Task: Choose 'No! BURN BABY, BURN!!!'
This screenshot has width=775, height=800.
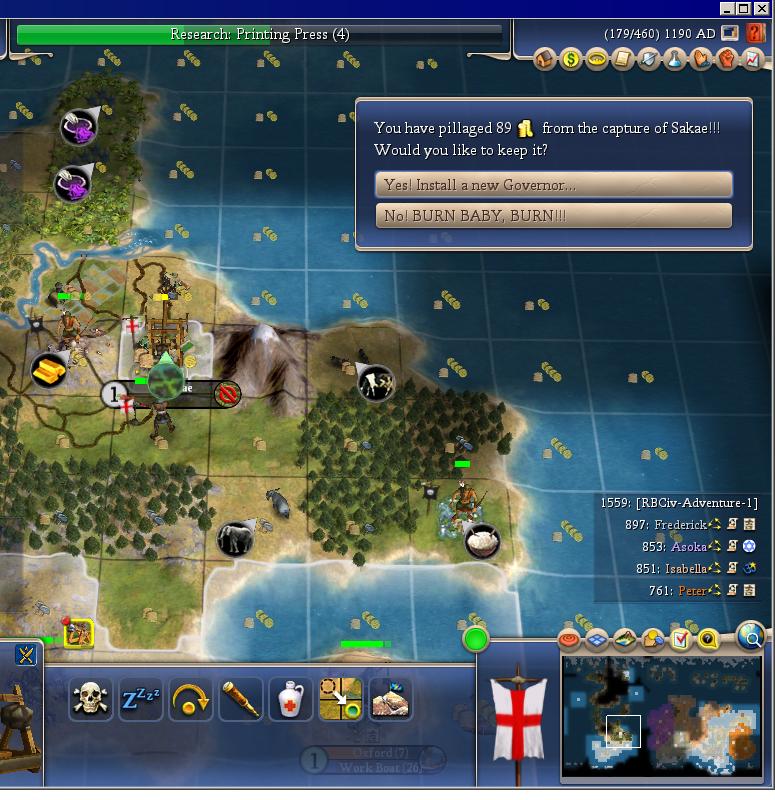Action: (553, 215)
